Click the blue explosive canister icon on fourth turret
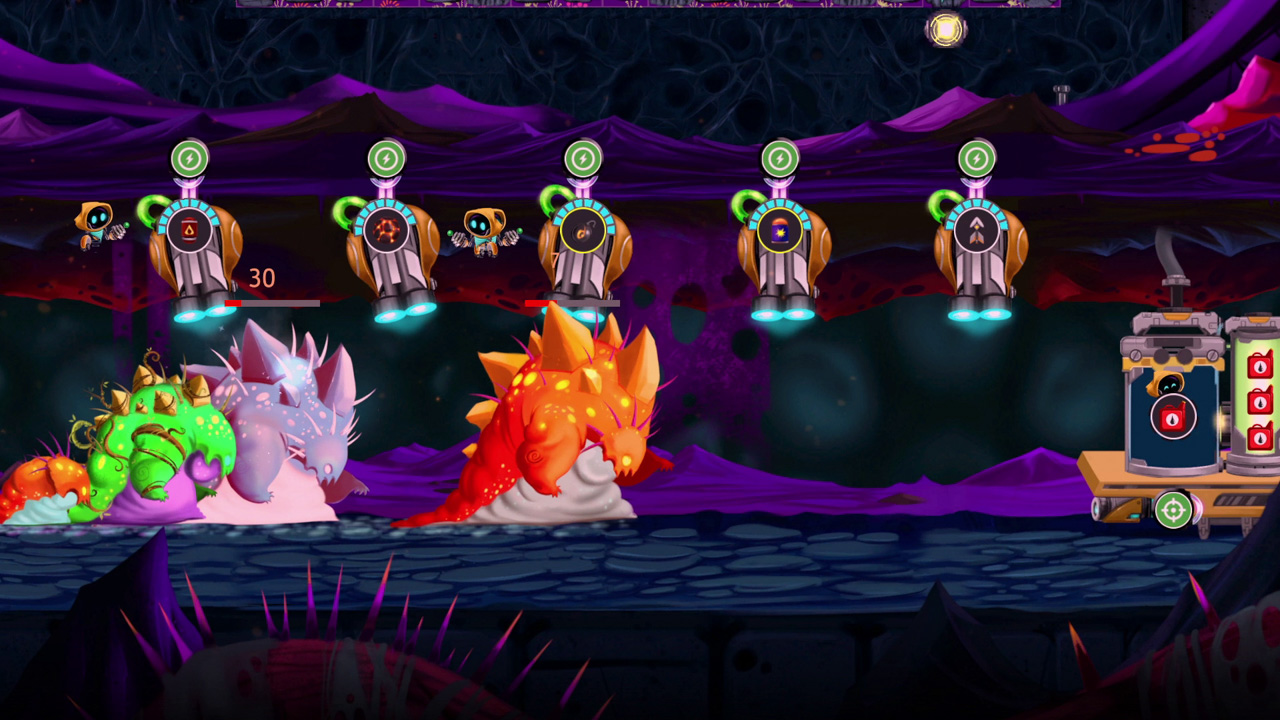The image size is (1280, 720). point(780,232)
